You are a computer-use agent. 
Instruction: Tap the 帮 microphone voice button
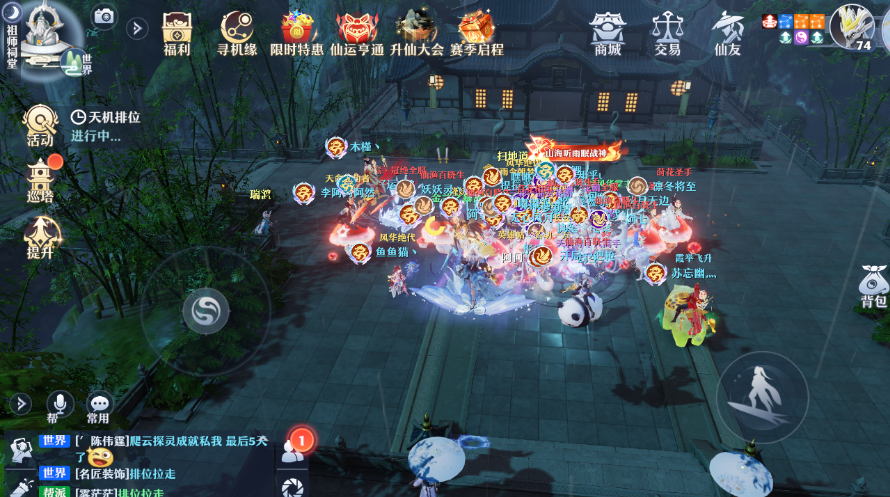pos(59,406)
